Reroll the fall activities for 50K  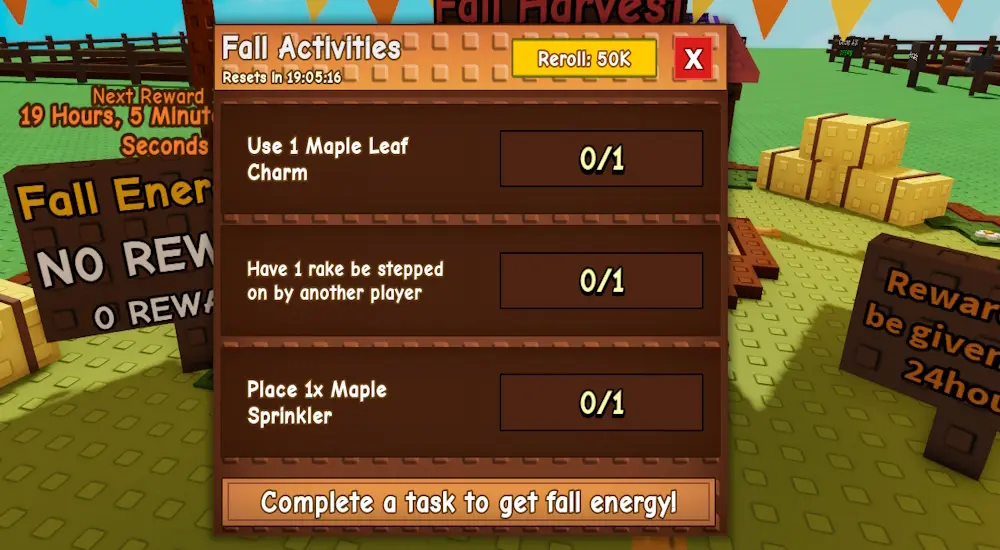pyautogui.click(x=584, y=59)
